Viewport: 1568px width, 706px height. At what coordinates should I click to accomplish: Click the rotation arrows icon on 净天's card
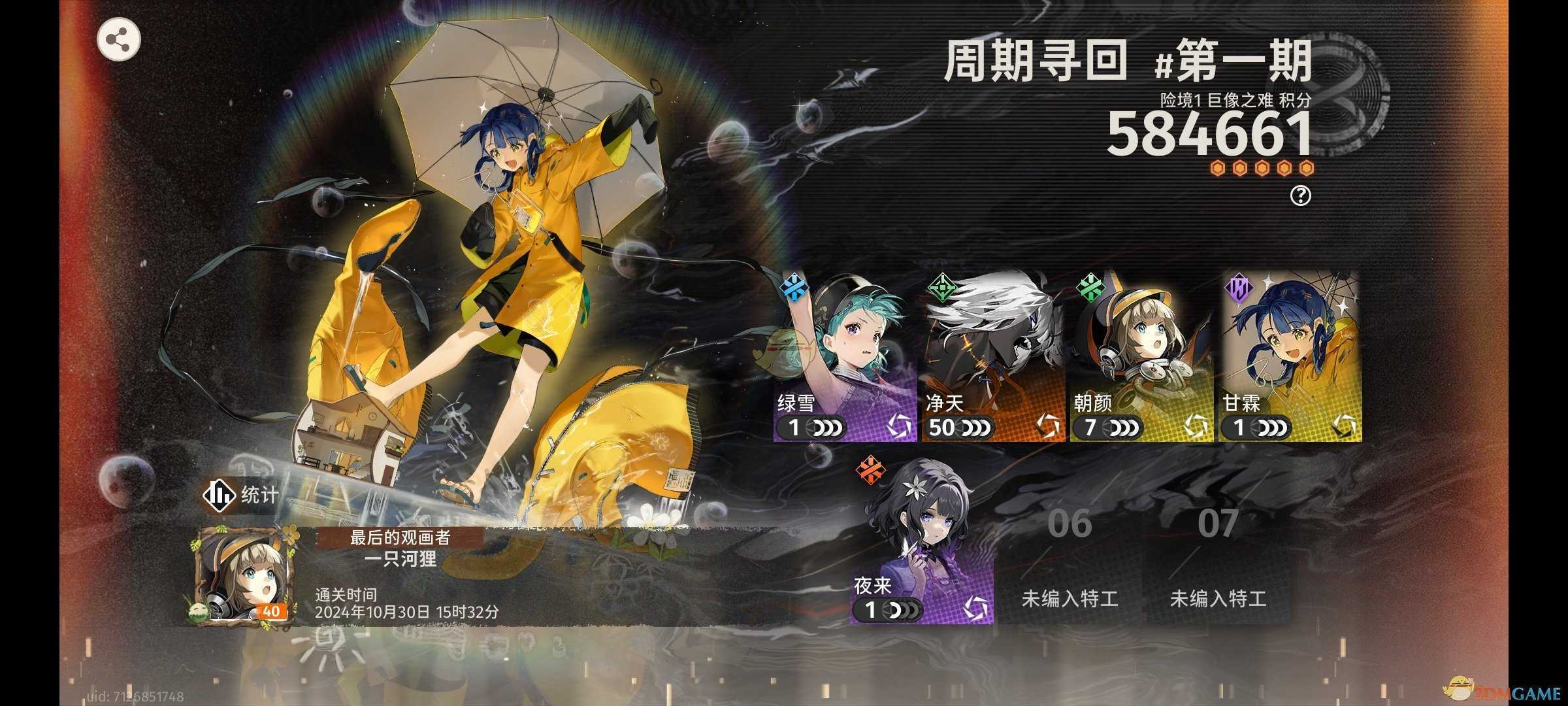pos(1049,428)
